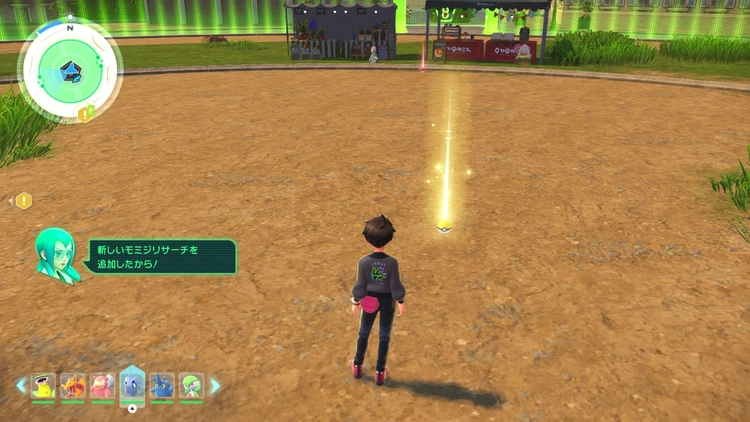This screenshot has width=750, height=422.
Task: Click the yellow alert badge on the minimap
Action: click(86, 114)
